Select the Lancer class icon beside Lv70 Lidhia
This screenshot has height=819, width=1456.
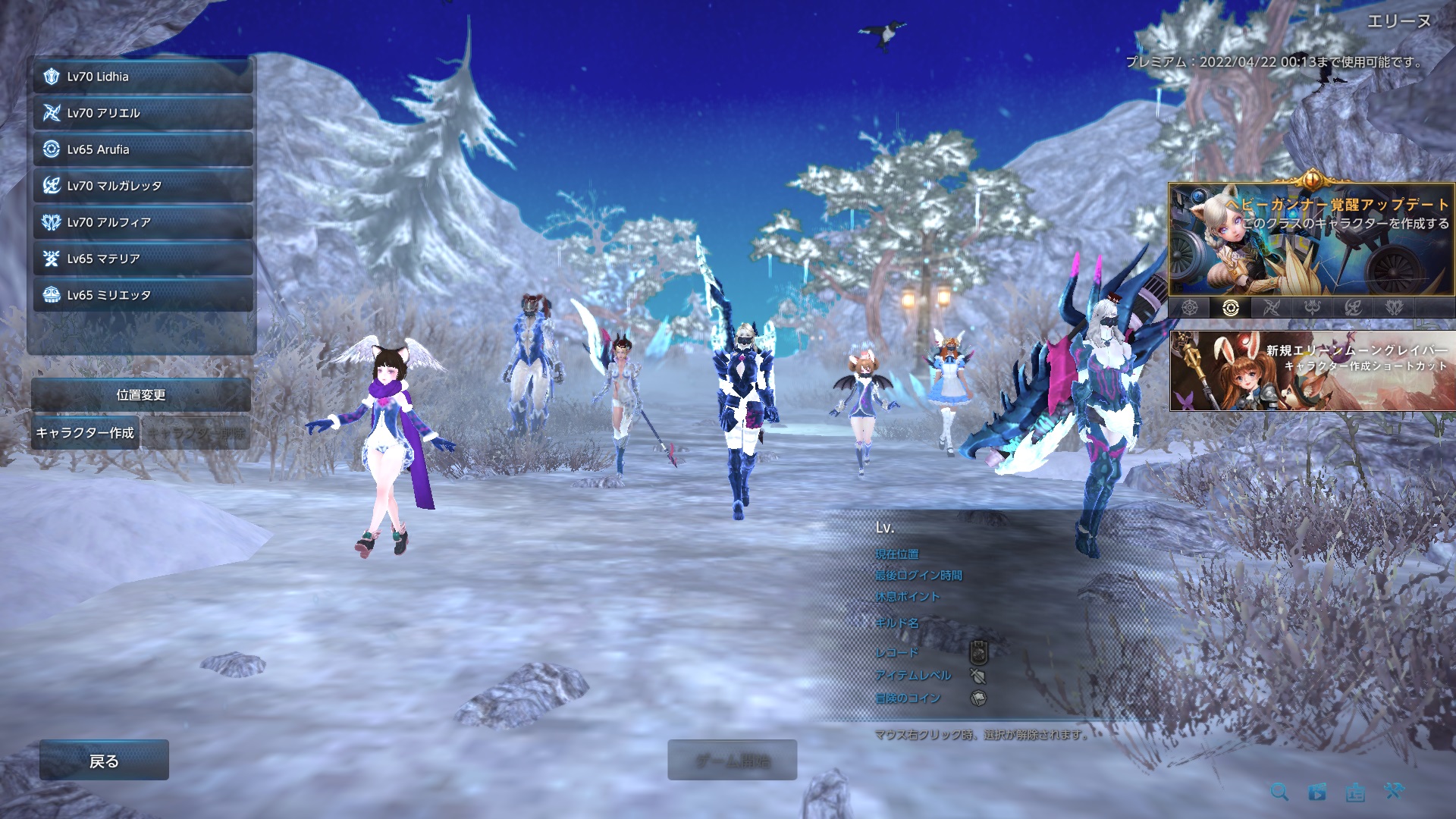point(51,77)
